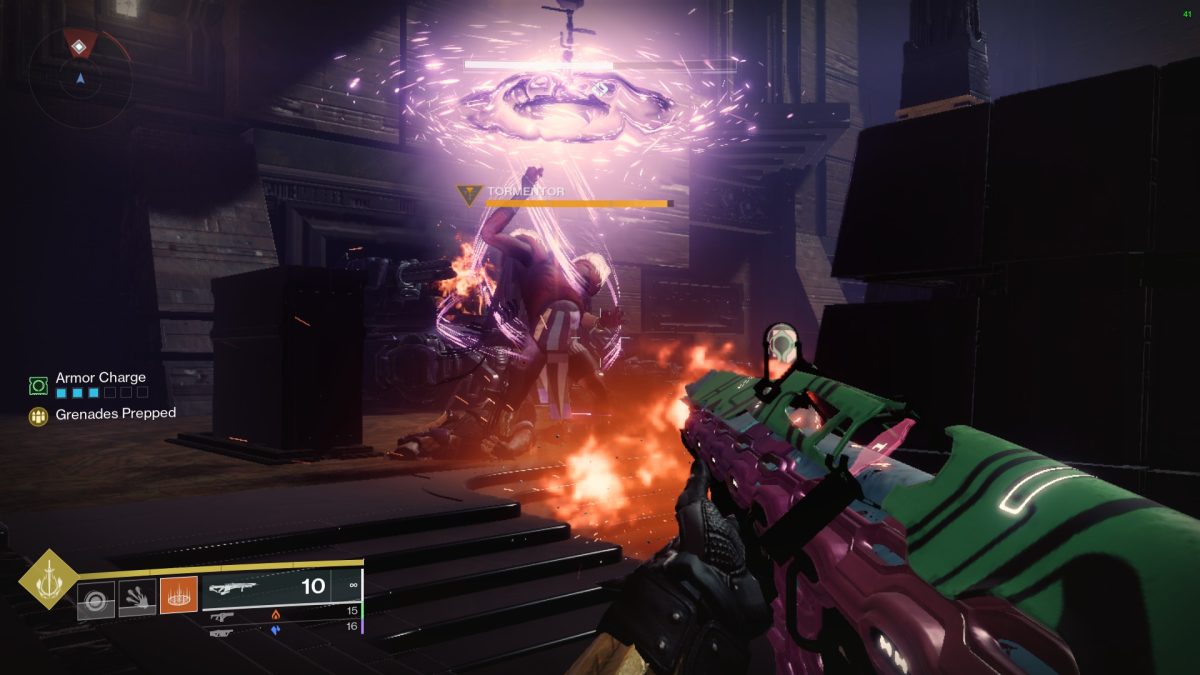1200x675 pixels.
Task: Use the melee ability burst icon
Action: click(x=137, y=600)
